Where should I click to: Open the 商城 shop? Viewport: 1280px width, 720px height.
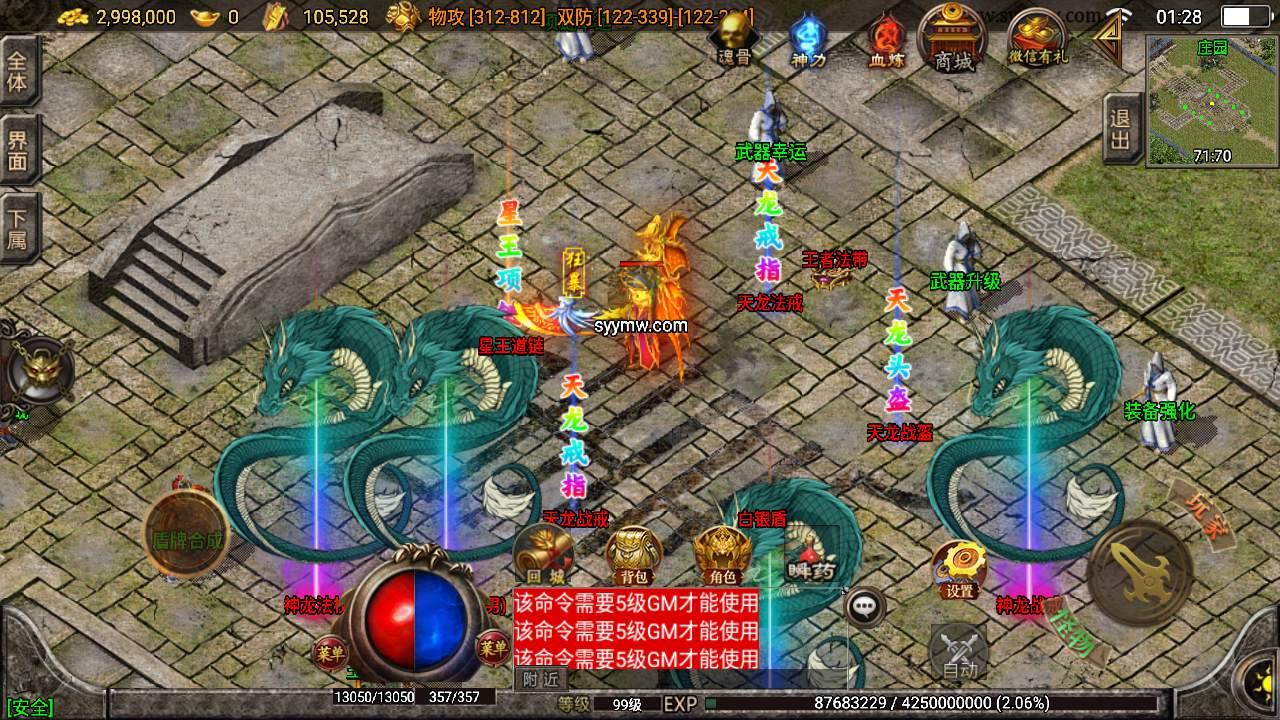[953, 38]
